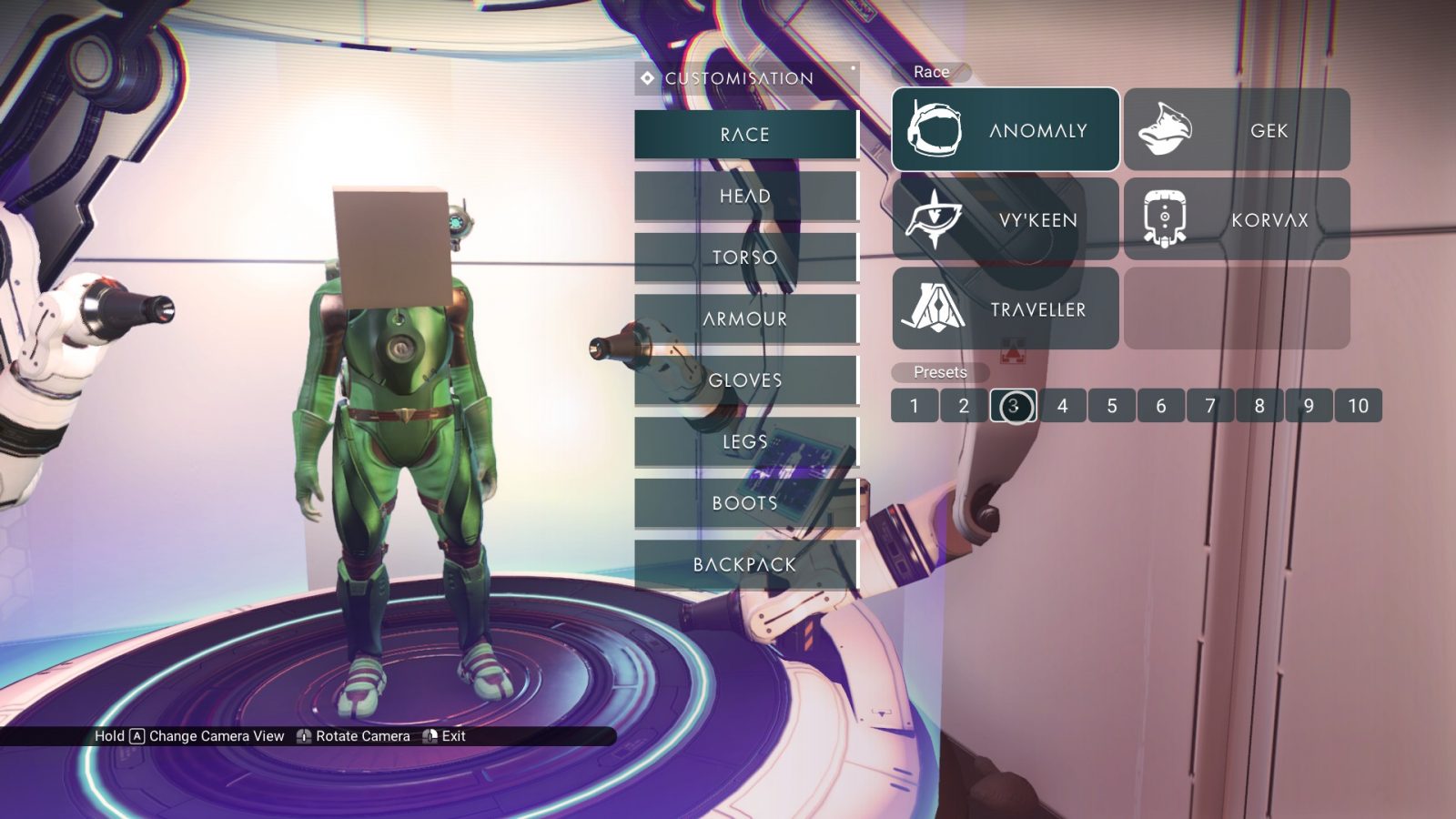This screenshot has width=1456, height=819.
Task: Open the Torso options
Action: pos(745,258)
